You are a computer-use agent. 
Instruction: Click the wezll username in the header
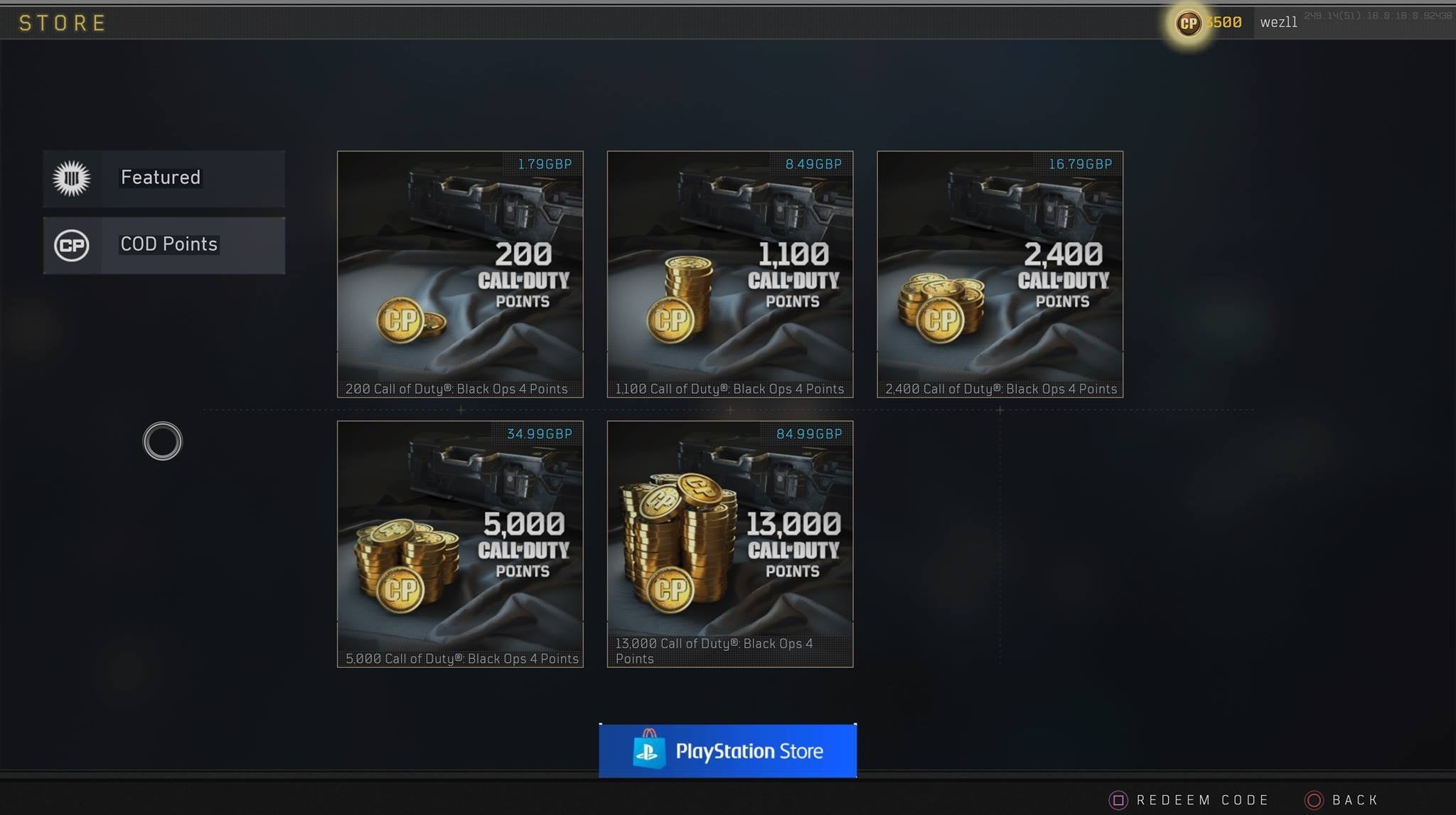coord(1280,22)
